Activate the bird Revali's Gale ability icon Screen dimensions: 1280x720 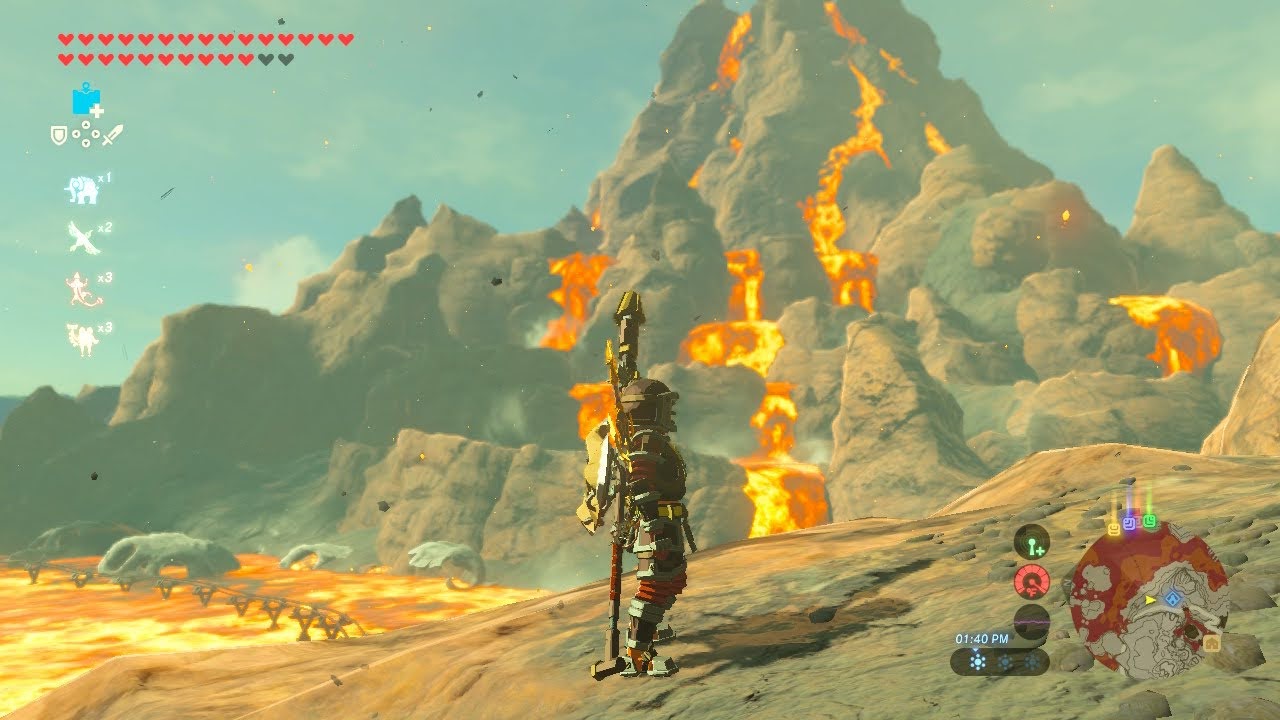(x=83, y=238)
